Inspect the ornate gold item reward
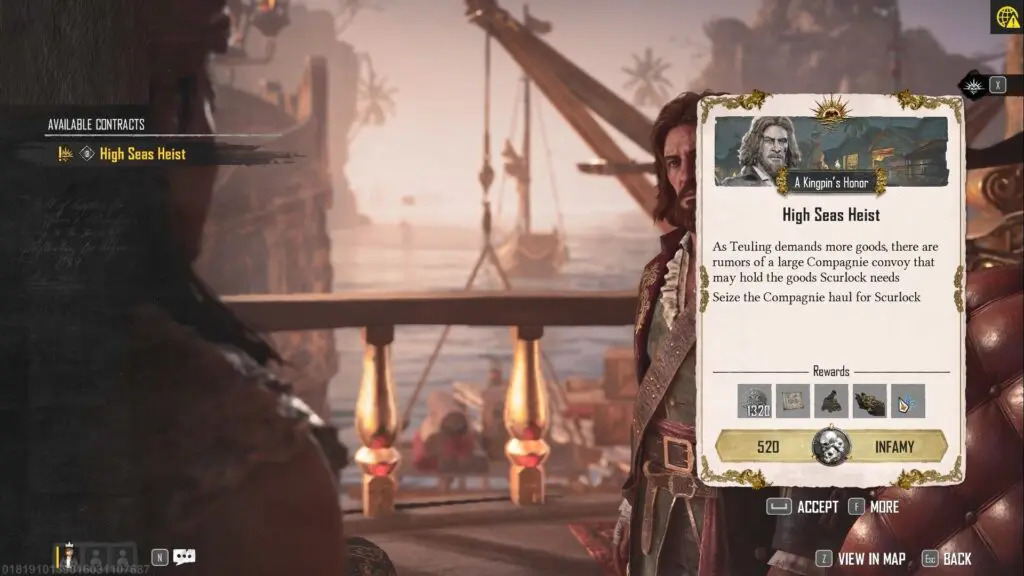The image size is (1024, 576). (x=869, y=401)
